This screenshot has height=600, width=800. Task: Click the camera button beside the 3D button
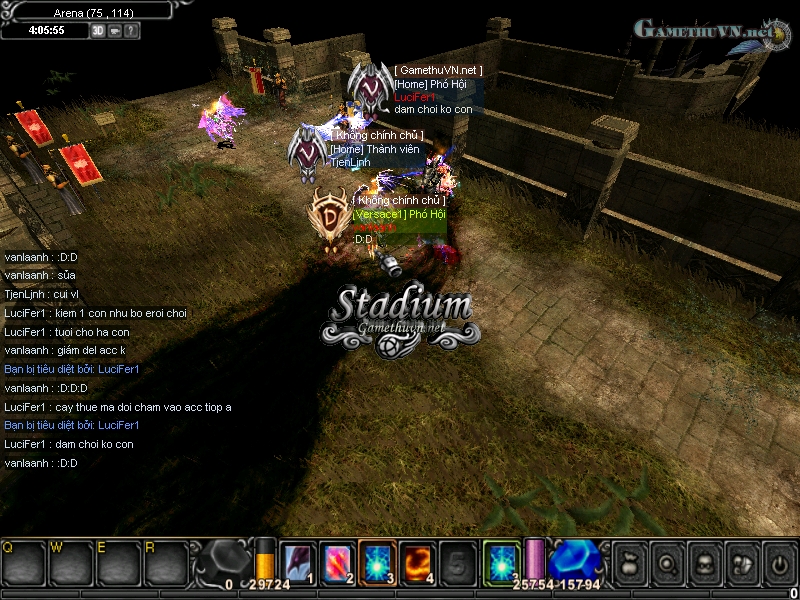tap(115, 31)
